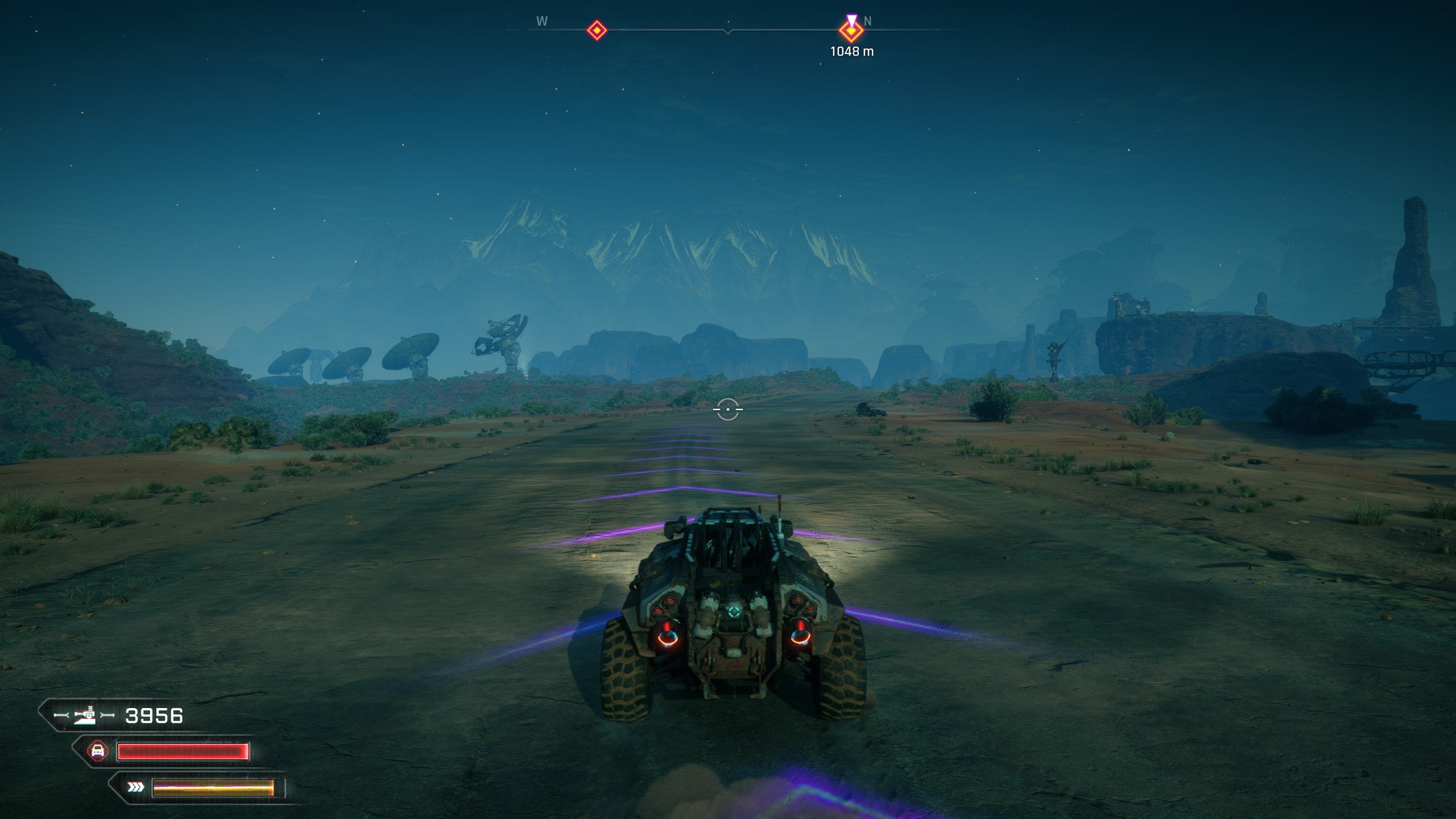Image resolution: width=1456 pixels, height=819 pixels.
Task: Select the vehicle weapon turret icon
Action: pyautogui.click(x=85, y=715)
